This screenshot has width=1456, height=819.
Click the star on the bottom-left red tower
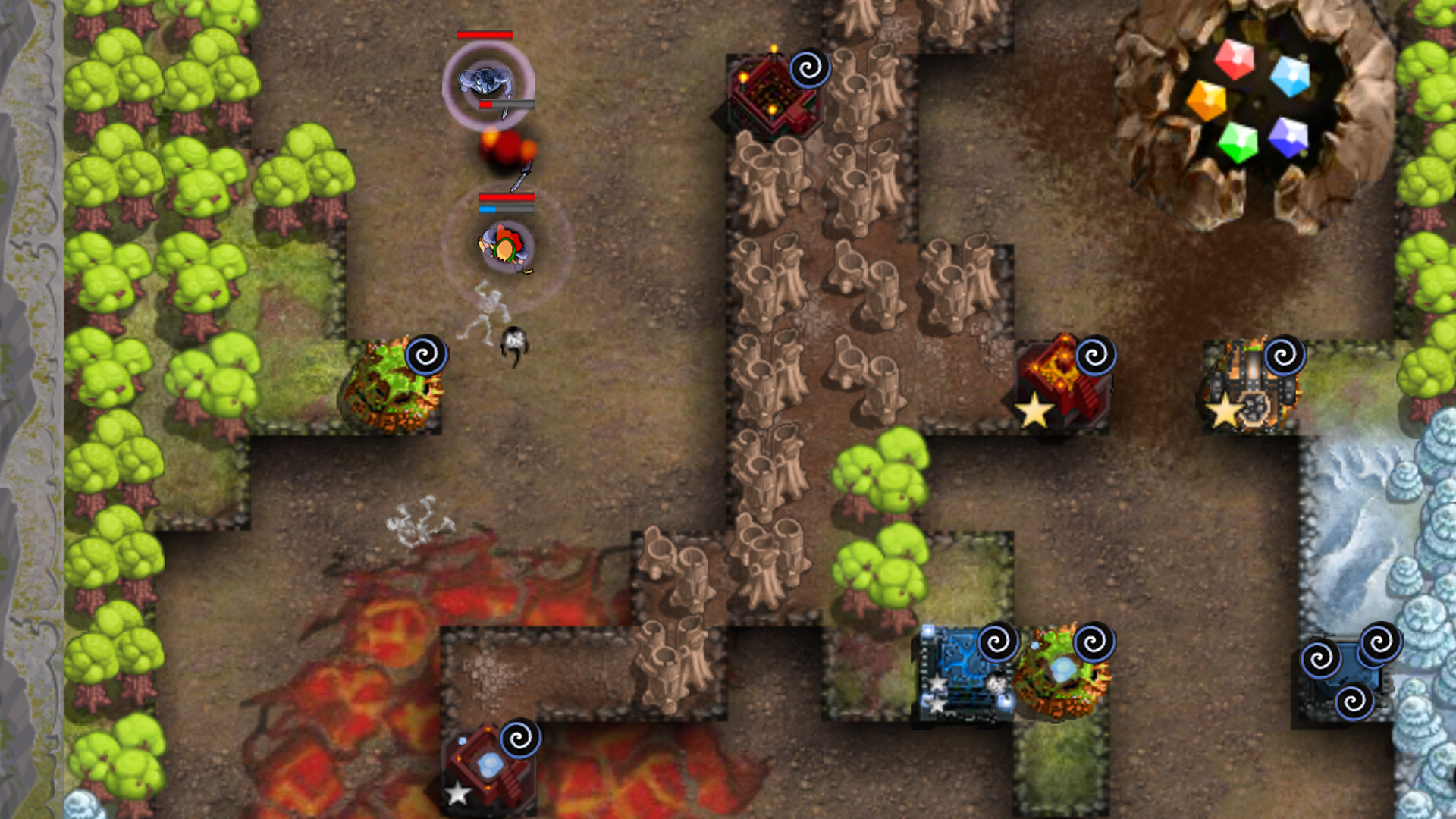pos(457,795)
